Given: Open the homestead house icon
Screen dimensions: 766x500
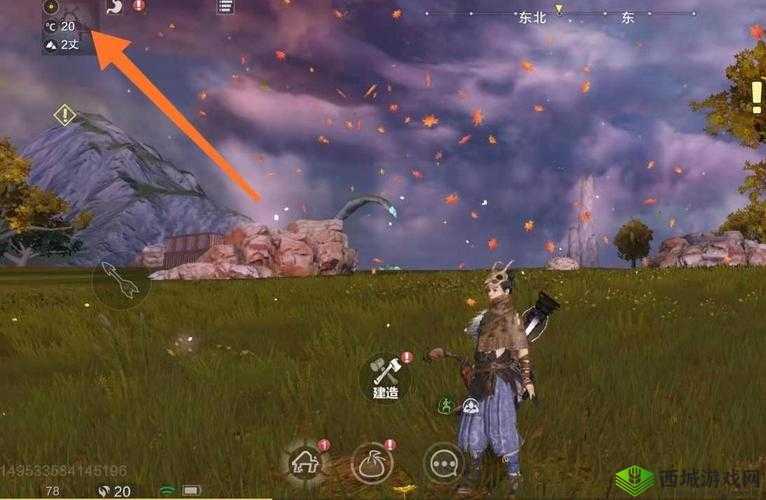Looking at the screenshot, I should [x=304, y=462].
